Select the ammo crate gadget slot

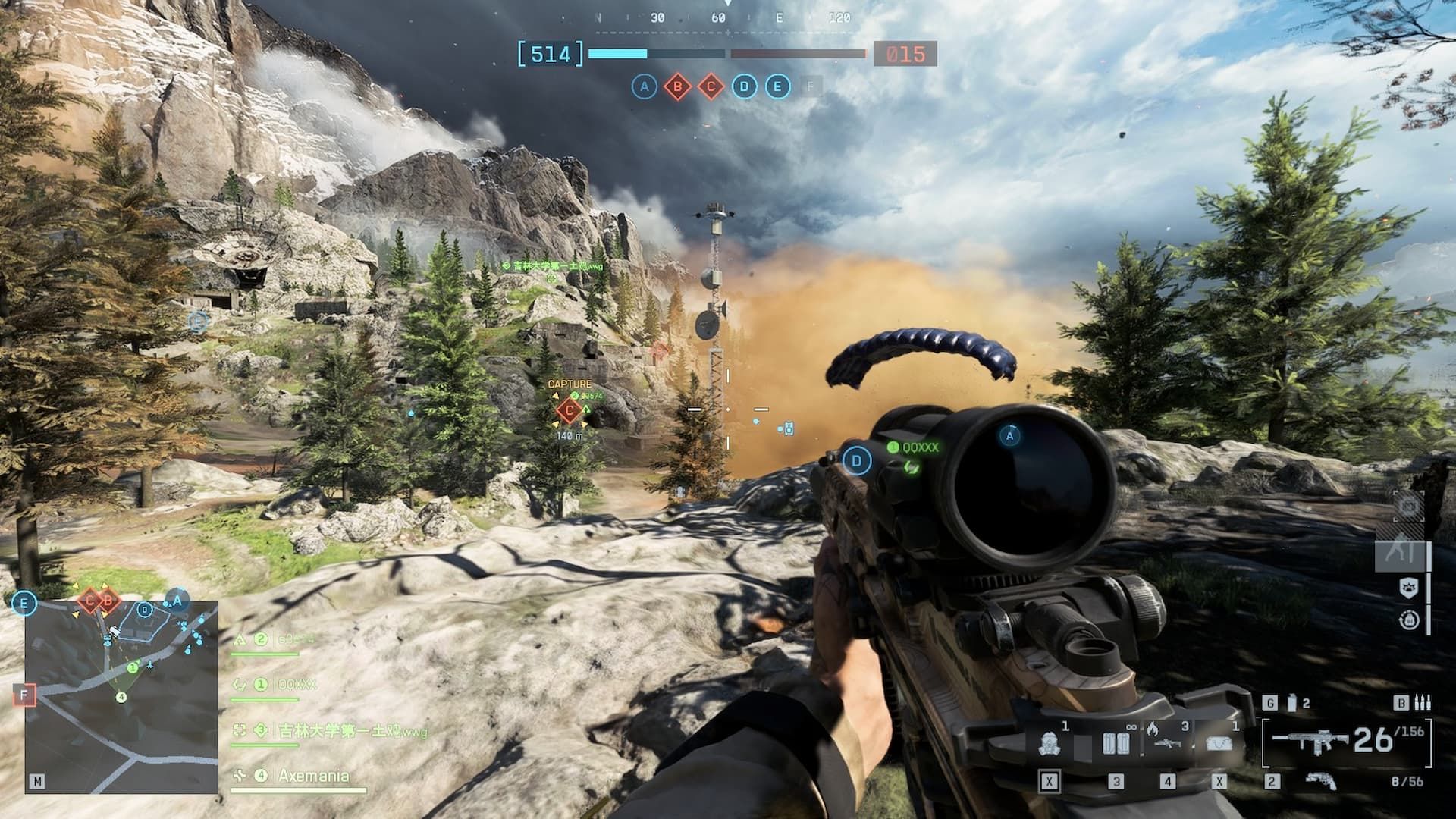click(1115, 743)
